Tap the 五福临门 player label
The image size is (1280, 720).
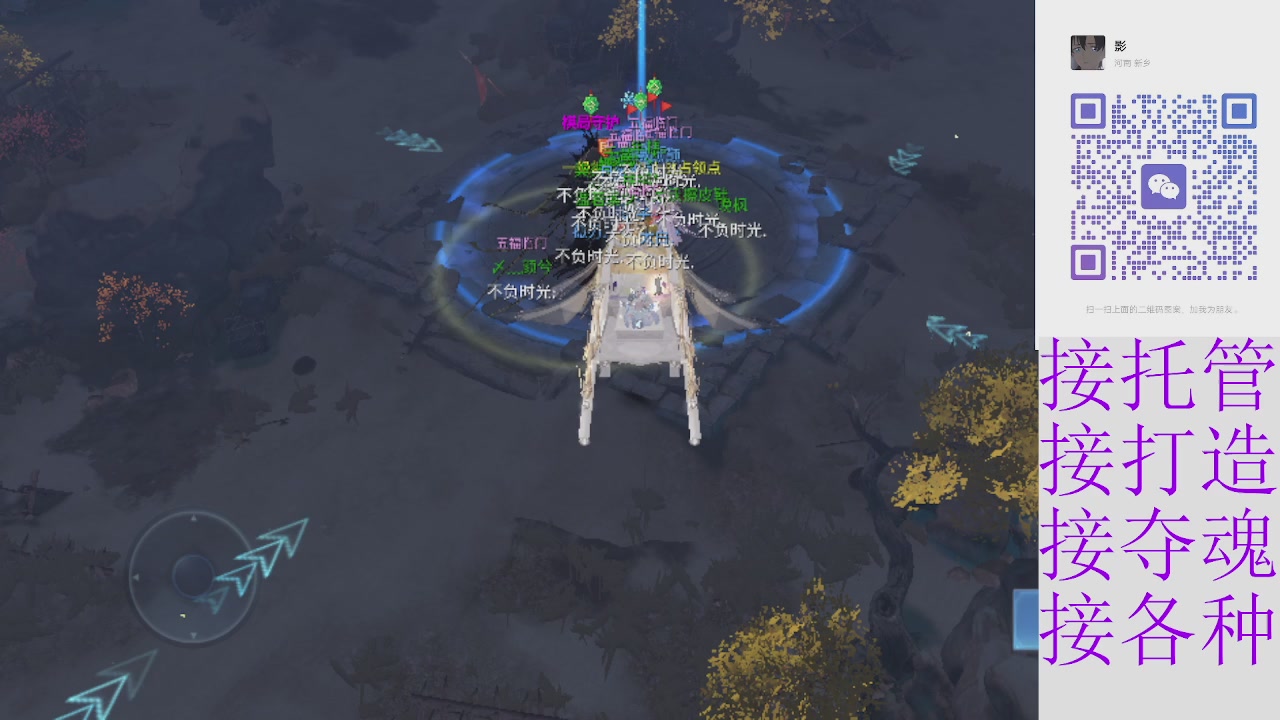click(520, 243)
